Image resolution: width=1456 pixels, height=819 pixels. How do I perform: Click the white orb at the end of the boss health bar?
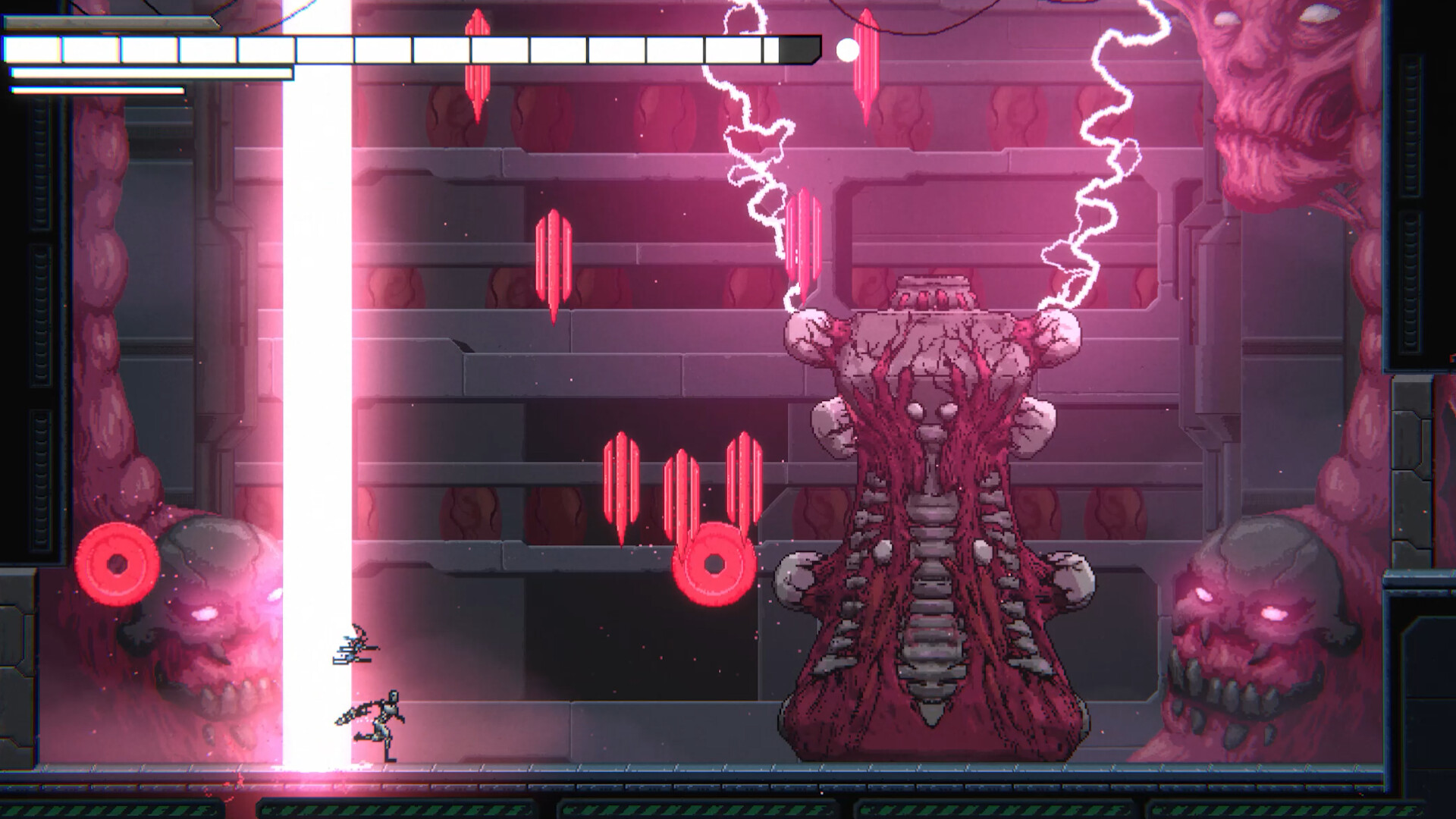coord(847,50)
